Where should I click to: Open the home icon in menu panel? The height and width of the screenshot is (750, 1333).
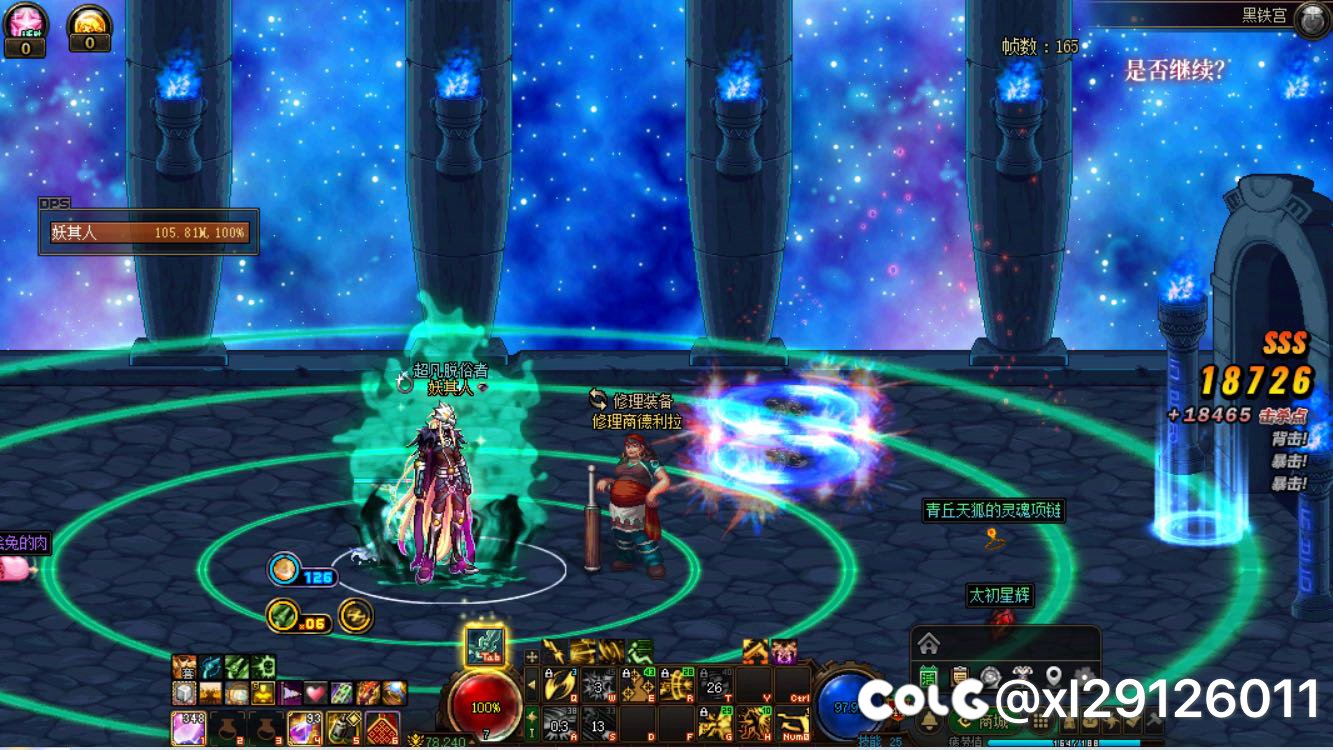coord(929,642)
